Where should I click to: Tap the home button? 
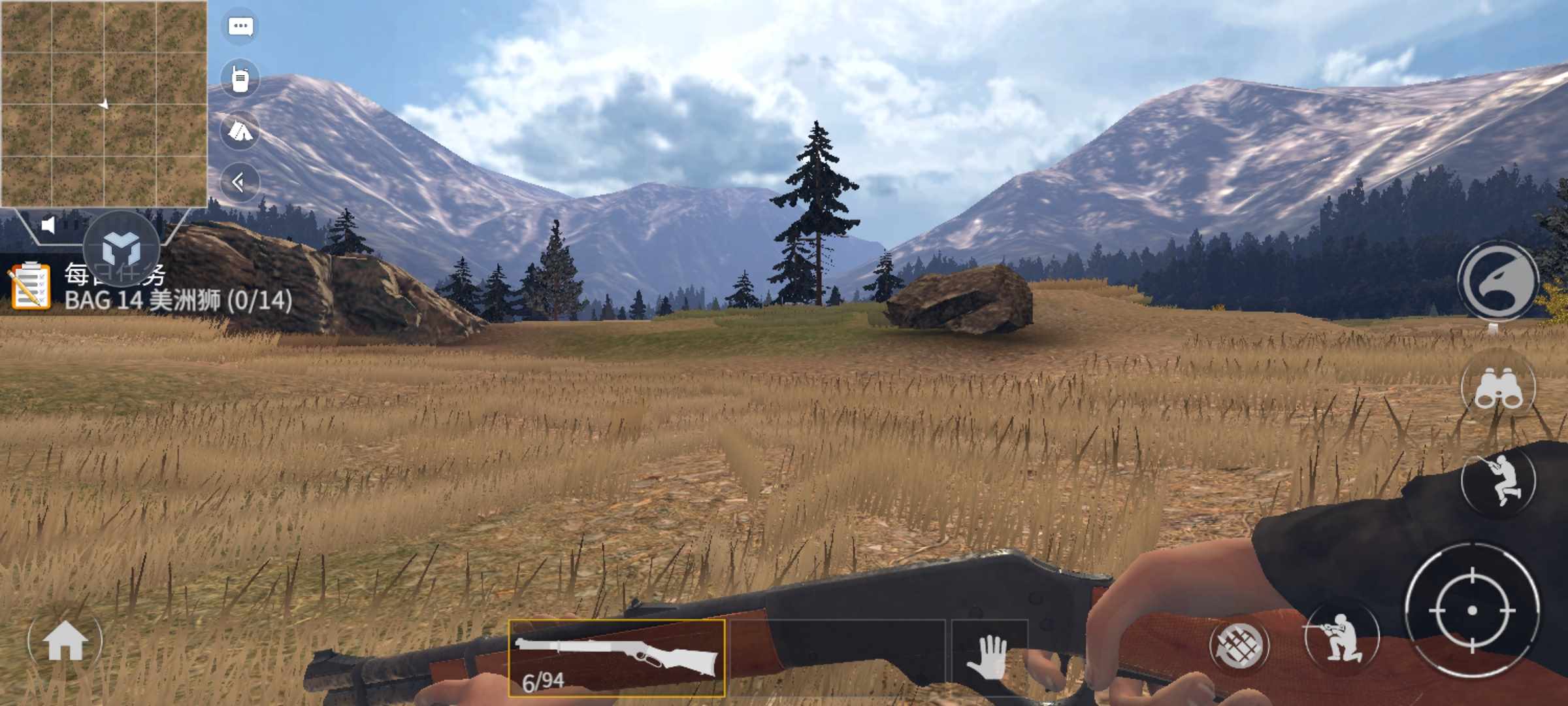[65, 642]
